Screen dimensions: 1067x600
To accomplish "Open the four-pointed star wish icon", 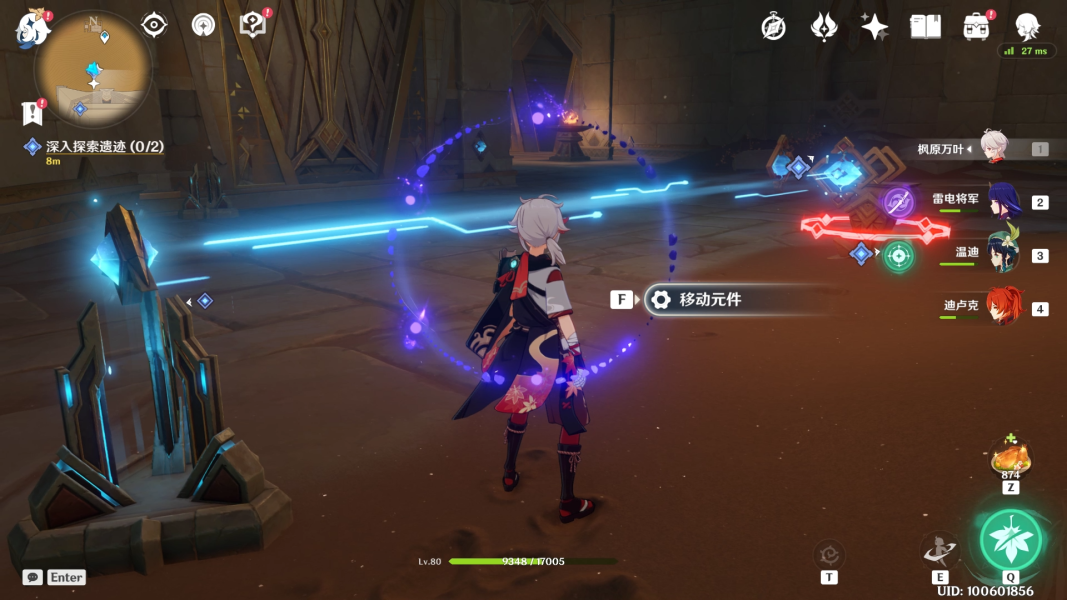I will tap(875, 27).
